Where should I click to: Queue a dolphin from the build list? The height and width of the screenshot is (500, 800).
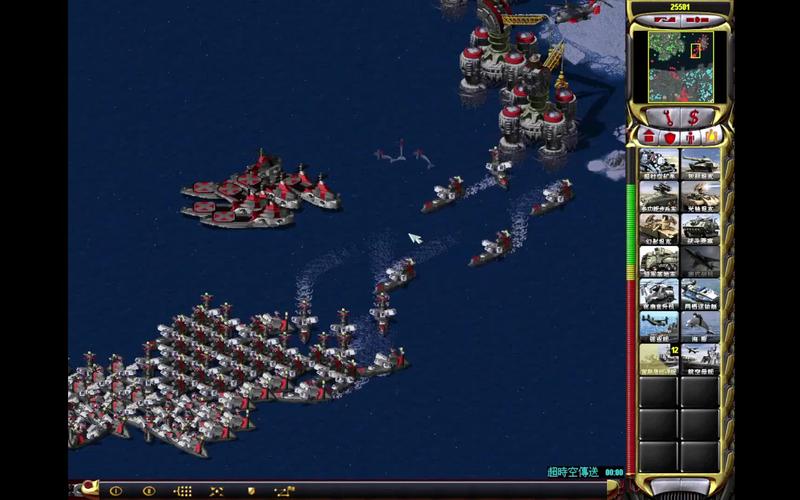699,326
